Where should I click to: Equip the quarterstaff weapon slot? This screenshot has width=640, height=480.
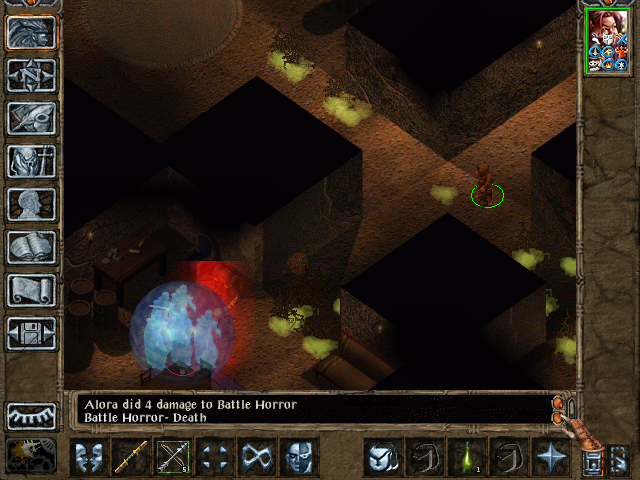(130, 458)
